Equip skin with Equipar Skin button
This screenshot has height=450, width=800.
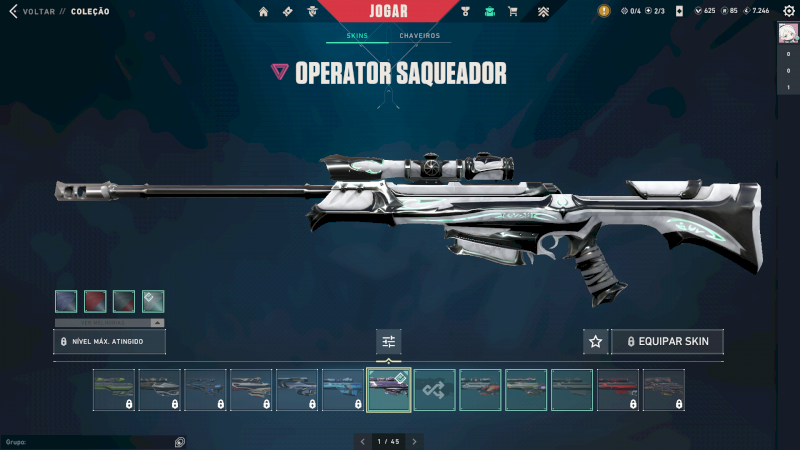[x=667, y=342]
